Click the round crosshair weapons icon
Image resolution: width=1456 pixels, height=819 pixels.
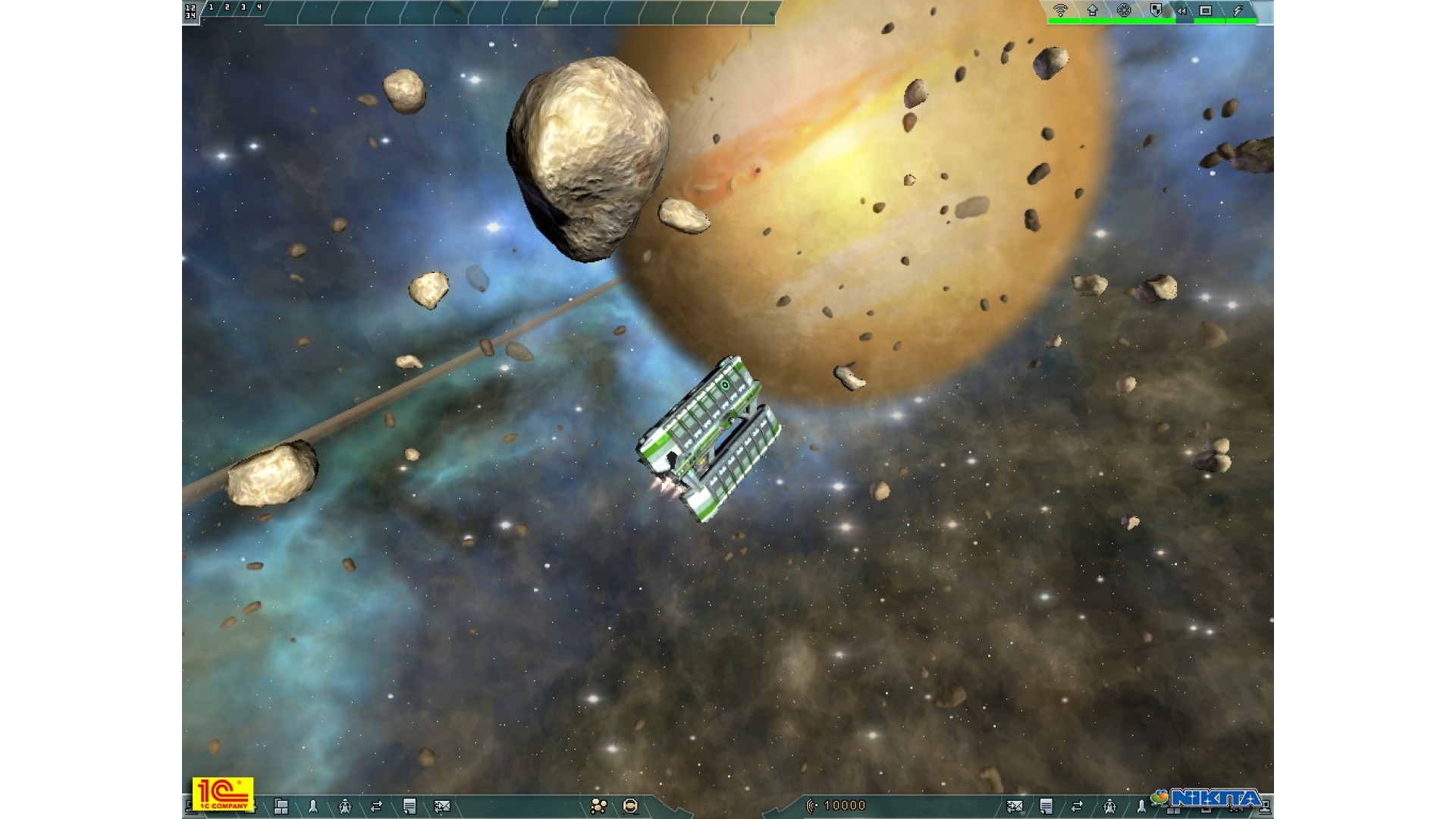(x=1125, y=10)
